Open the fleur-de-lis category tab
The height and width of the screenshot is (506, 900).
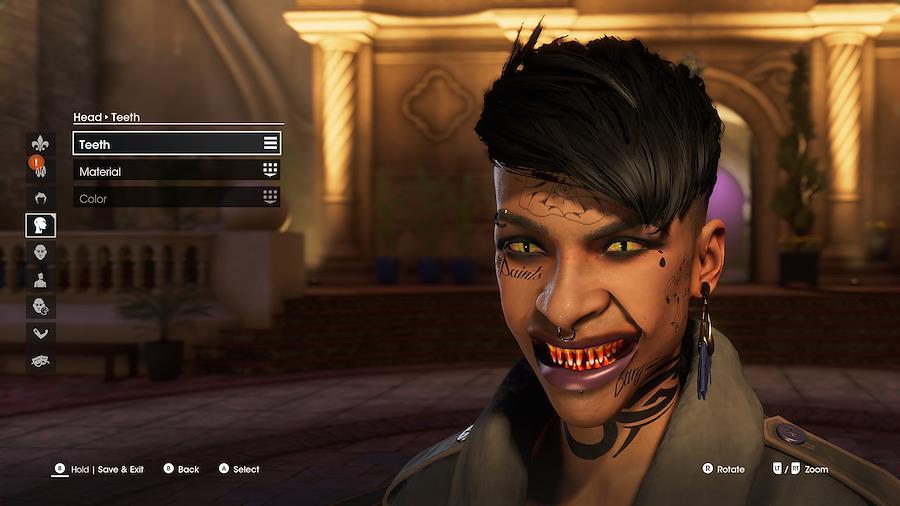coord(41,143)
